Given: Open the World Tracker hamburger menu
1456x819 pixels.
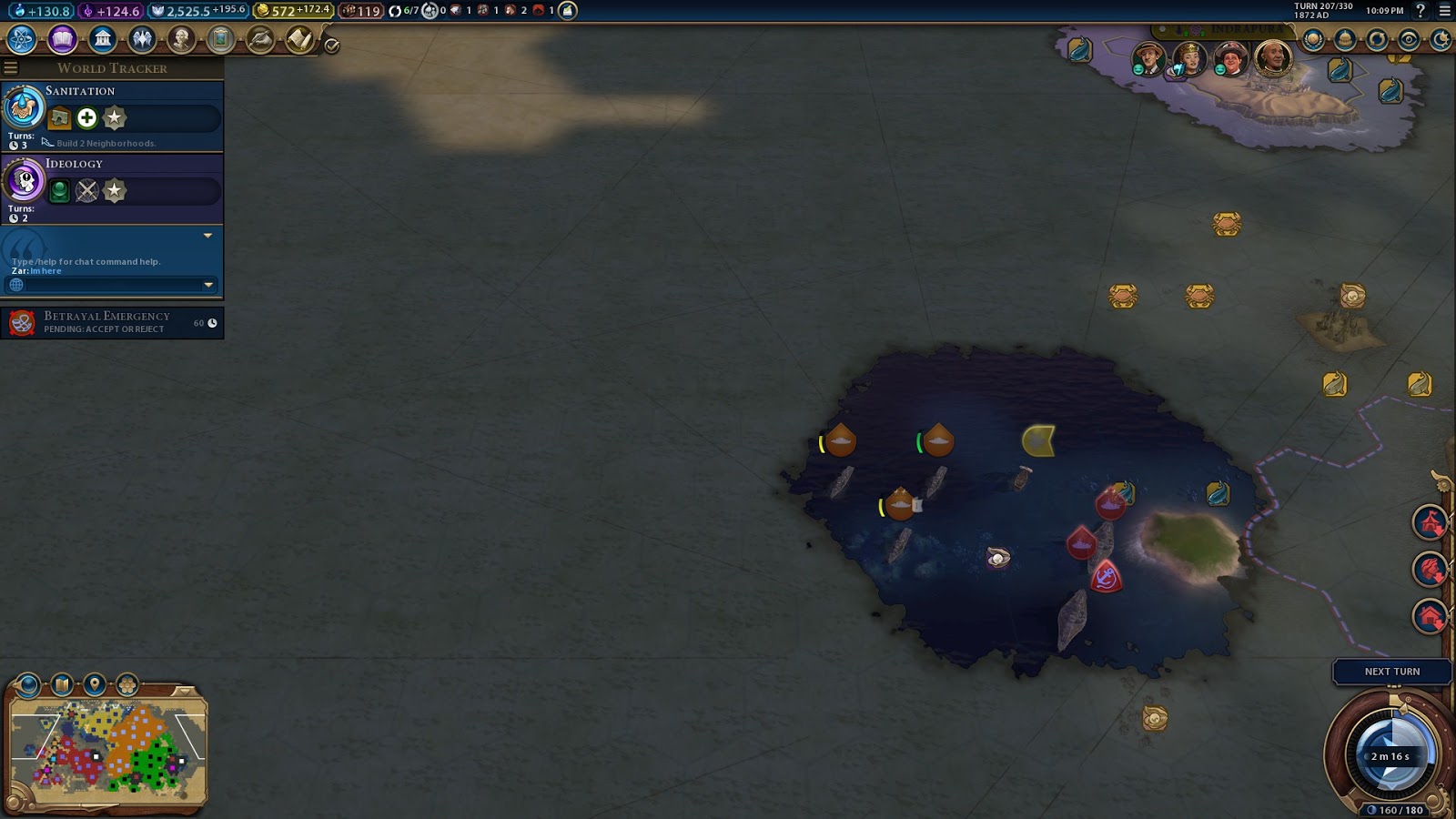Looking at the screenshot, I should click(11, 68).
